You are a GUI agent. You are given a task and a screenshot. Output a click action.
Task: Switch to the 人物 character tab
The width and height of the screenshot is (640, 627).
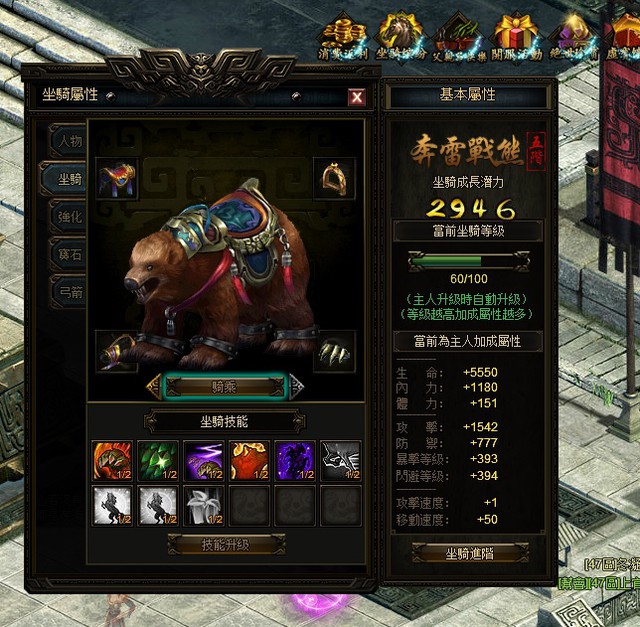(69, 141)
